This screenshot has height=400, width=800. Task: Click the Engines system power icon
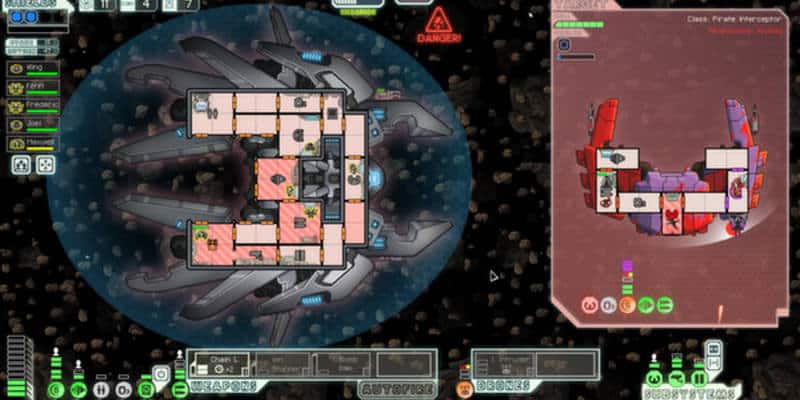(78, 388)
